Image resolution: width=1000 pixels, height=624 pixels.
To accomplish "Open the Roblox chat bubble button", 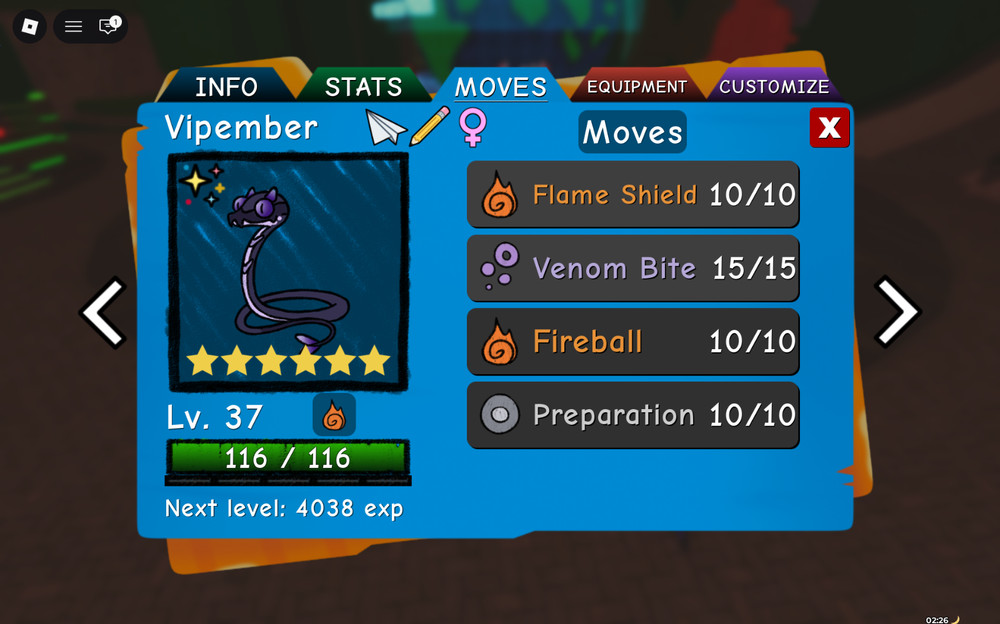I will [108, 26].
